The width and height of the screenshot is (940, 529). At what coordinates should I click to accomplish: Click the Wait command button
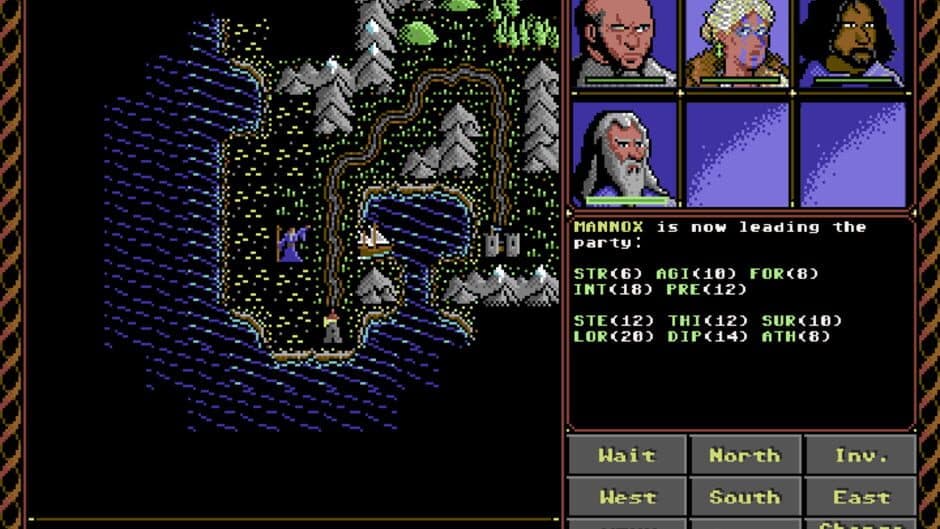[627, 455]
